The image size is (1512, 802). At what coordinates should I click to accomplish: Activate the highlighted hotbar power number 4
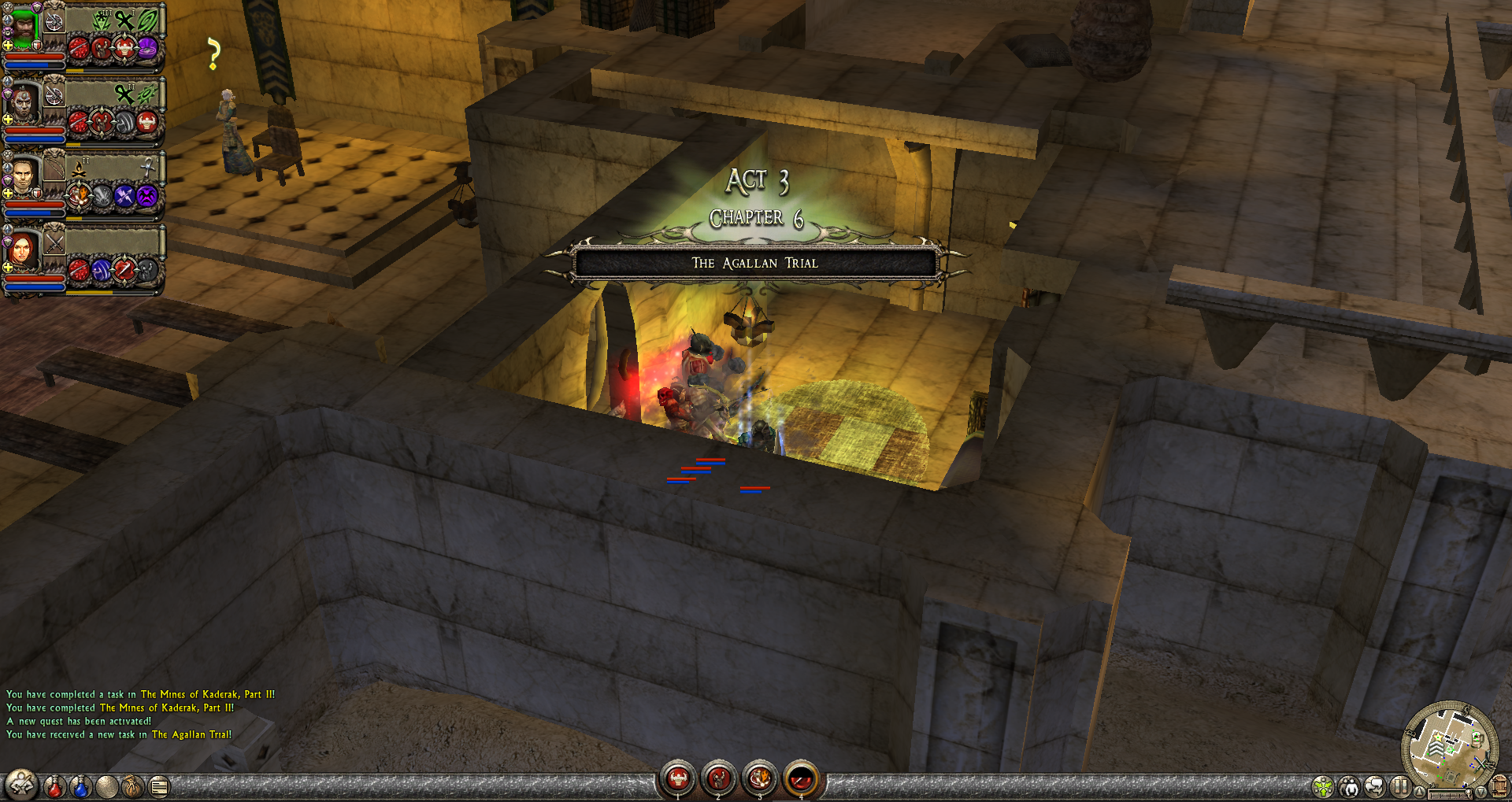point(801,779)
